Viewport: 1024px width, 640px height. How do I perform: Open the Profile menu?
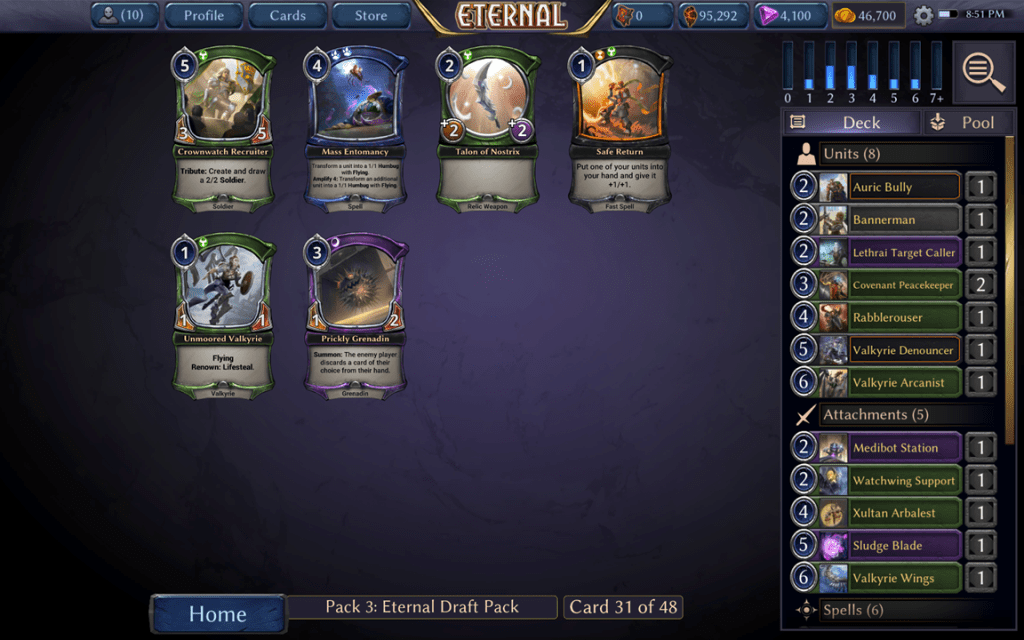pos(203,15)
